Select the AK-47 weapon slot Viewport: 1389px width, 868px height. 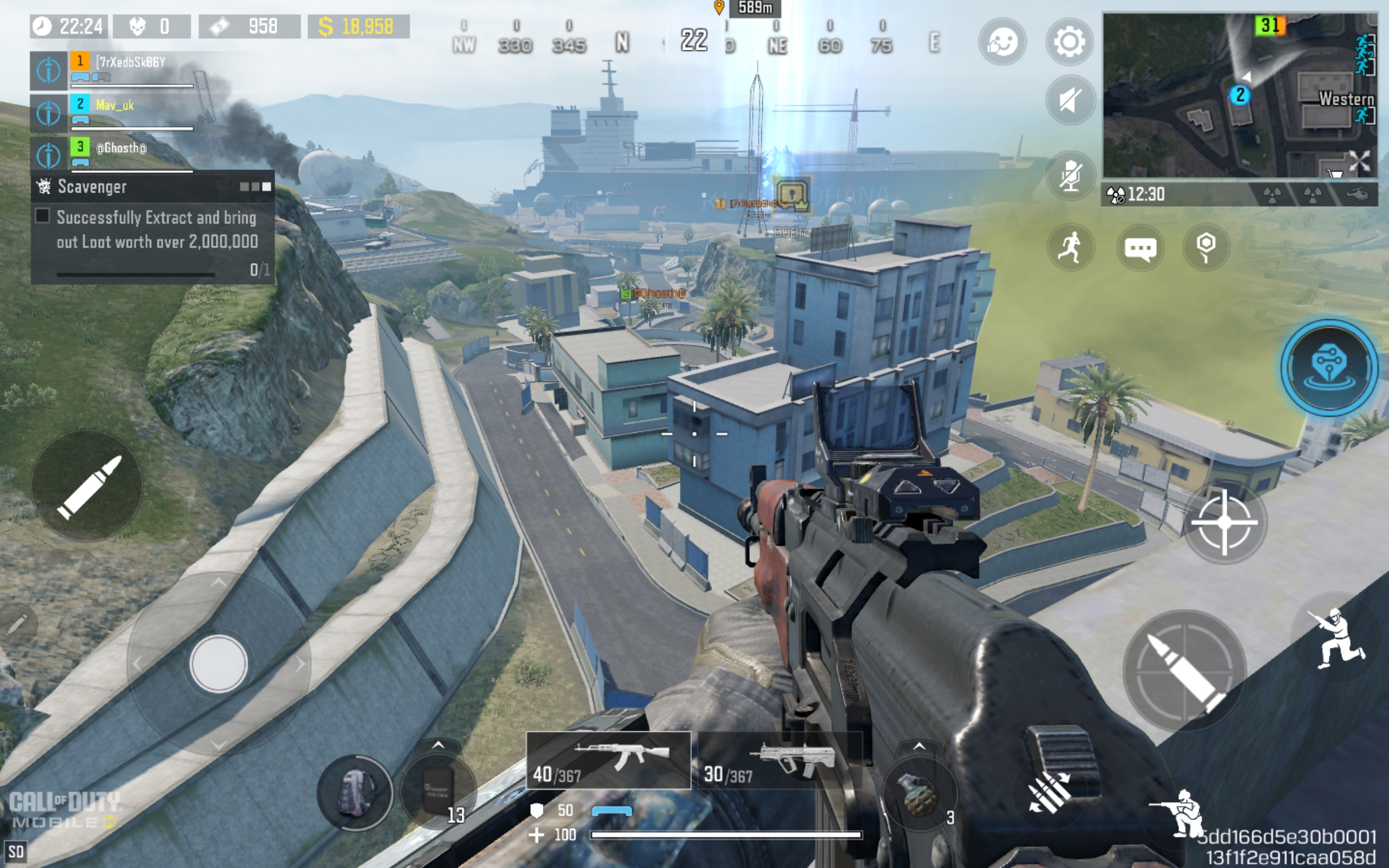pyautogui.click(x=608, y=760)
